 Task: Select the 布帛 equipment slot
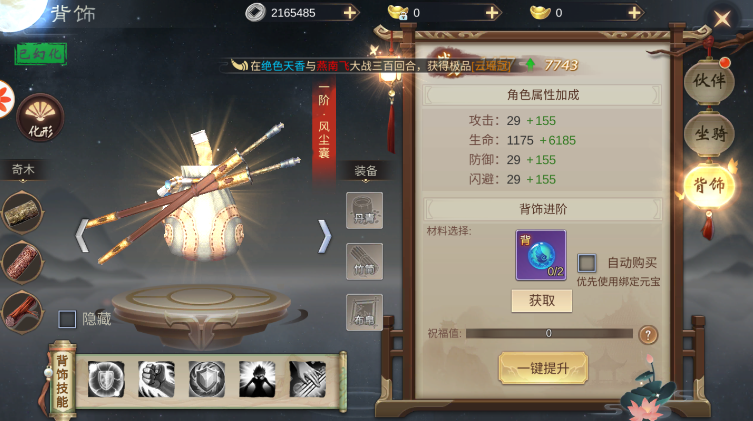click(x=364, y=312)
